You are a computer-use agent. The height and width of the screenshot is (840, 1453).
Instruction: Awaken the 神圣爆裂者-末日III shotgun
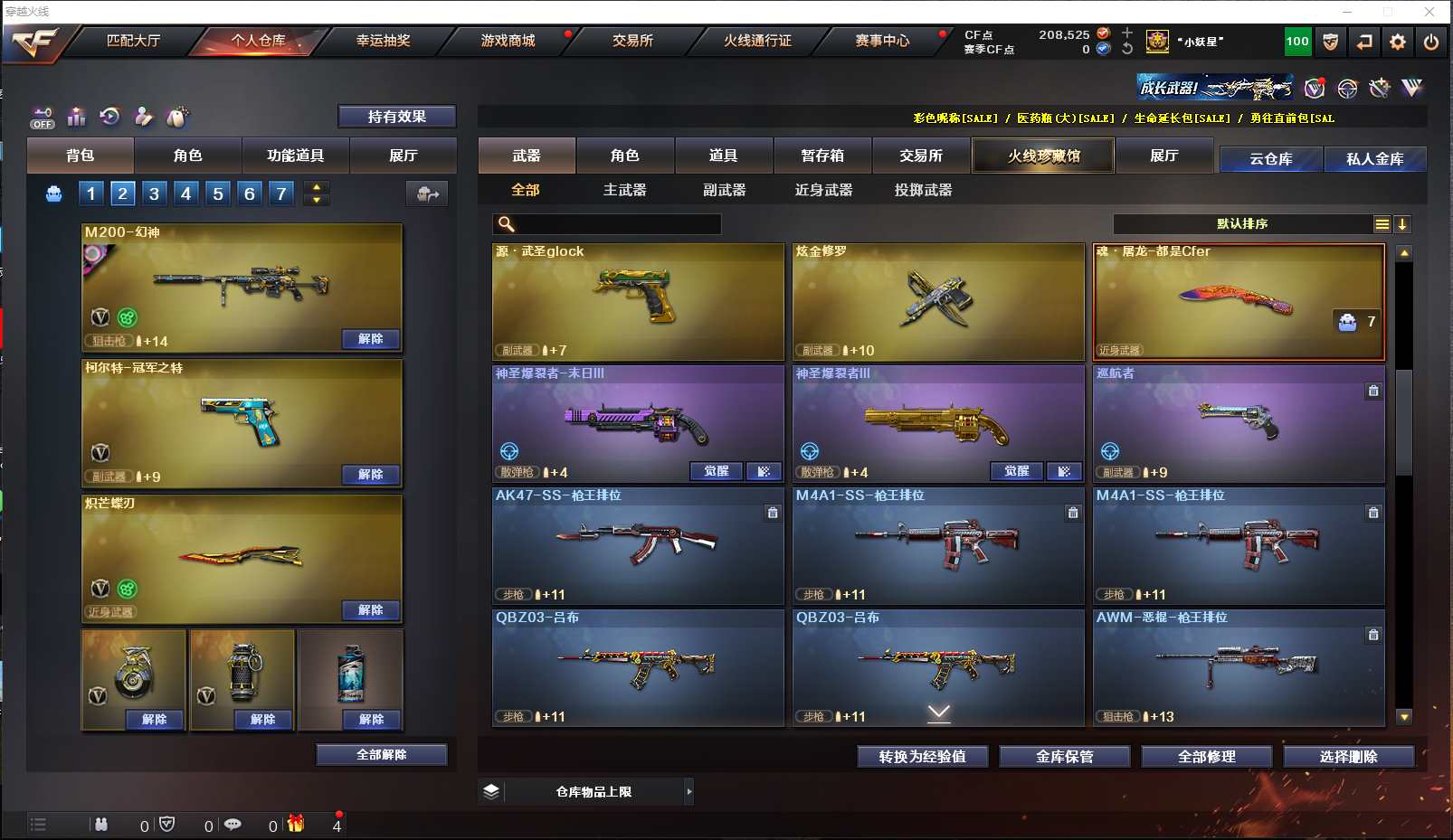pos(716,471)
